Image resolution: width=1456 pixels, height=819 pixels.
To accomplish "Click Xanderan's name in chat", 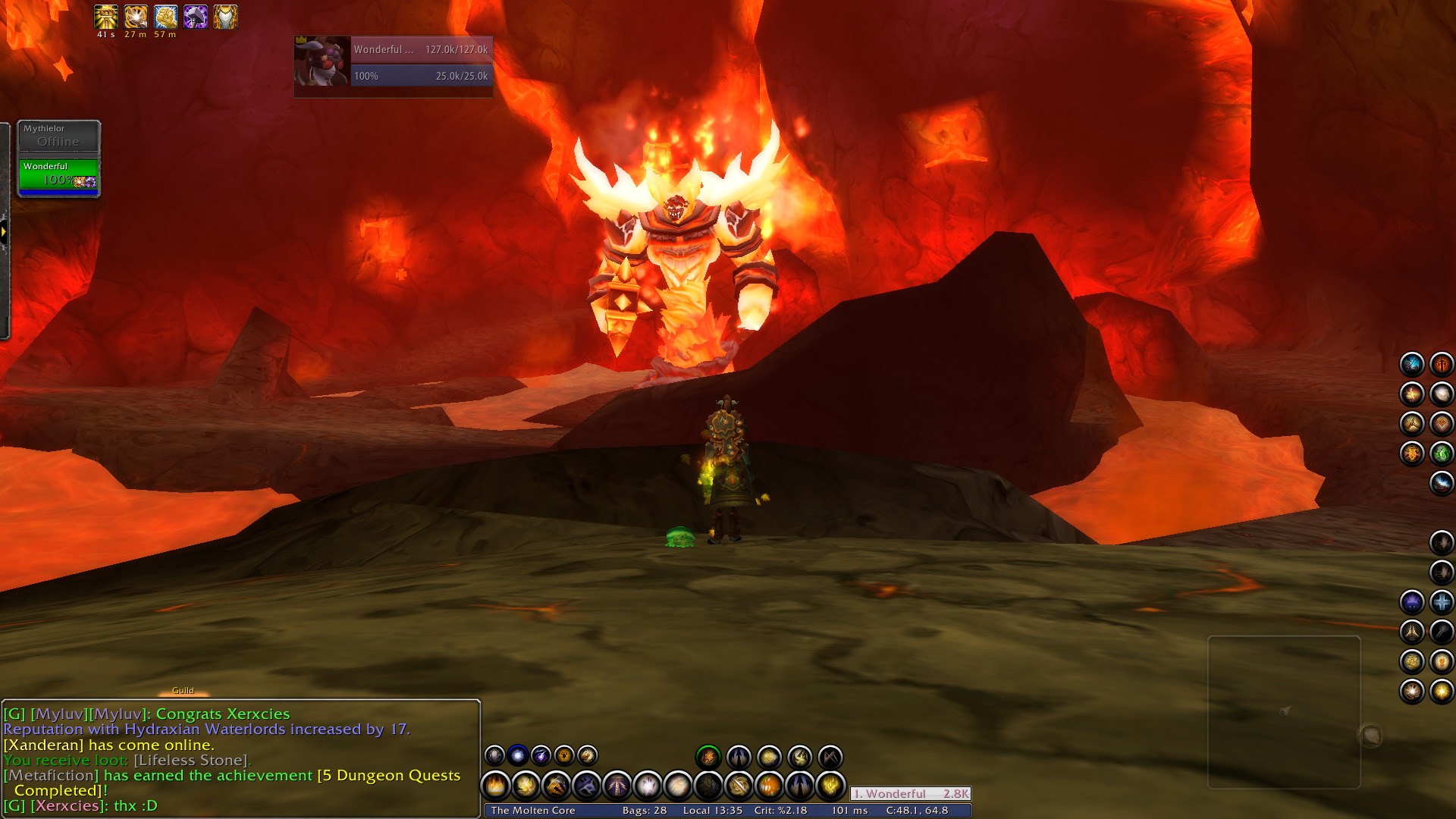I will [x=43, y=745].
